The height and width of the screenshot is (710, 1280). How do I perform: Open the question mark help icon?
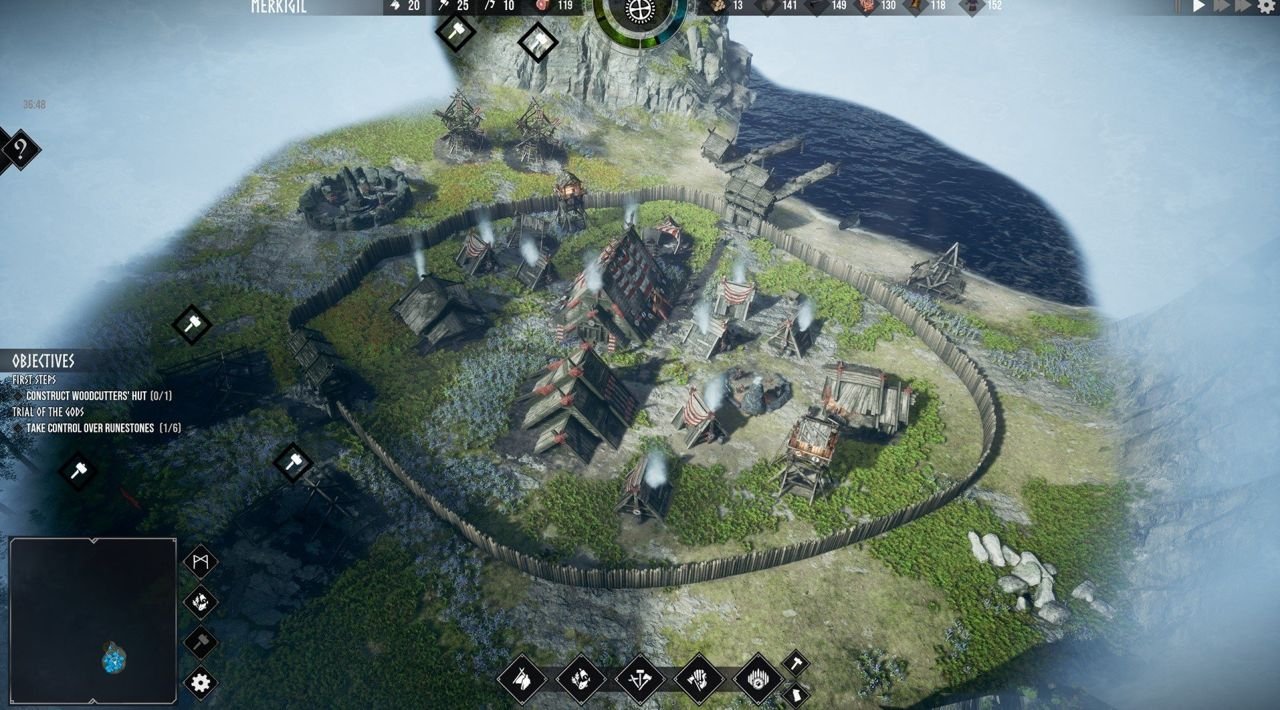(x=19, y=150)
